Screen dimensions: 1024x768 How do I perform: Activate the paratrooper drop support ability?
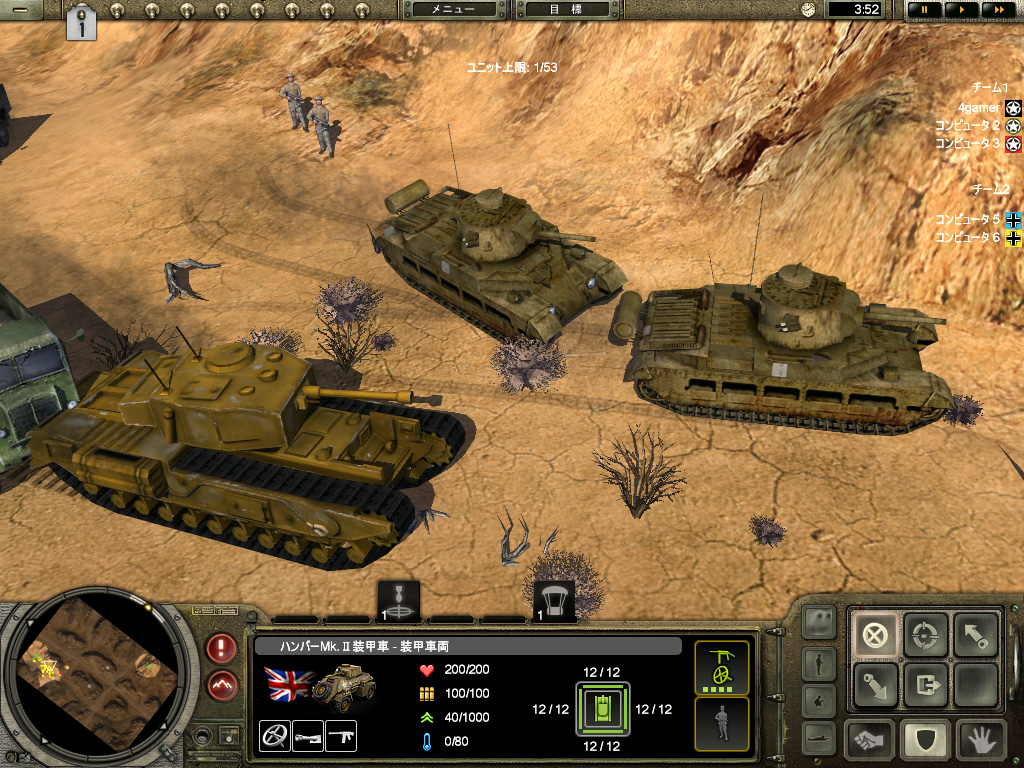click(554, 600)
